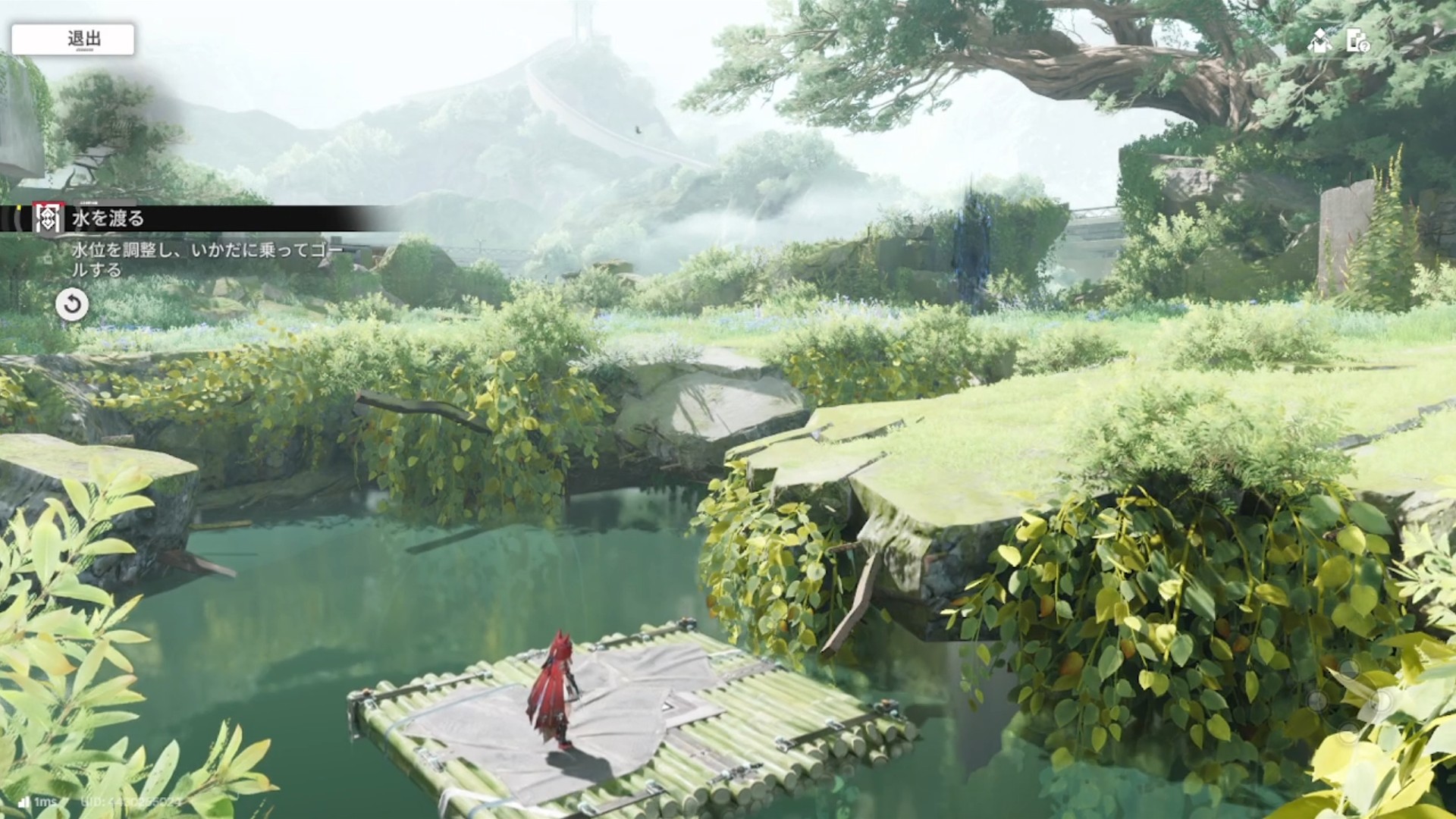Reset the puzzle with the circular arrow button
The image size is (1456, 819).
point(72,305)
